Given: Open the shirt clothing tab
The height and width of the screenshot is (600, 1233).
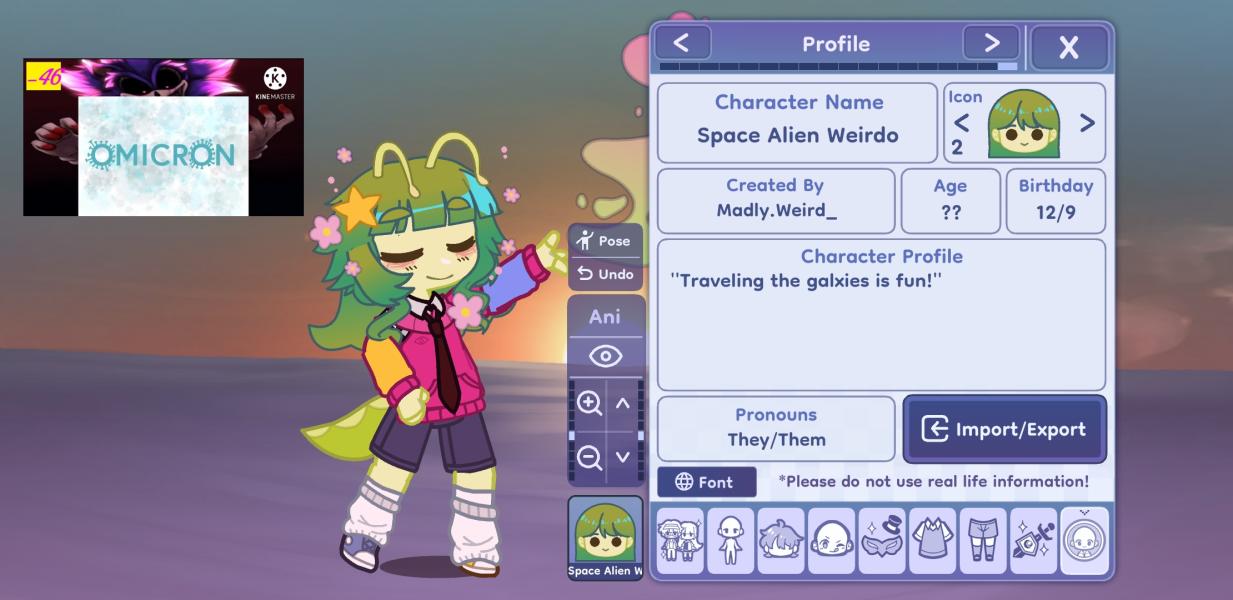Looking at the screenshot, I should pos(932,541).
